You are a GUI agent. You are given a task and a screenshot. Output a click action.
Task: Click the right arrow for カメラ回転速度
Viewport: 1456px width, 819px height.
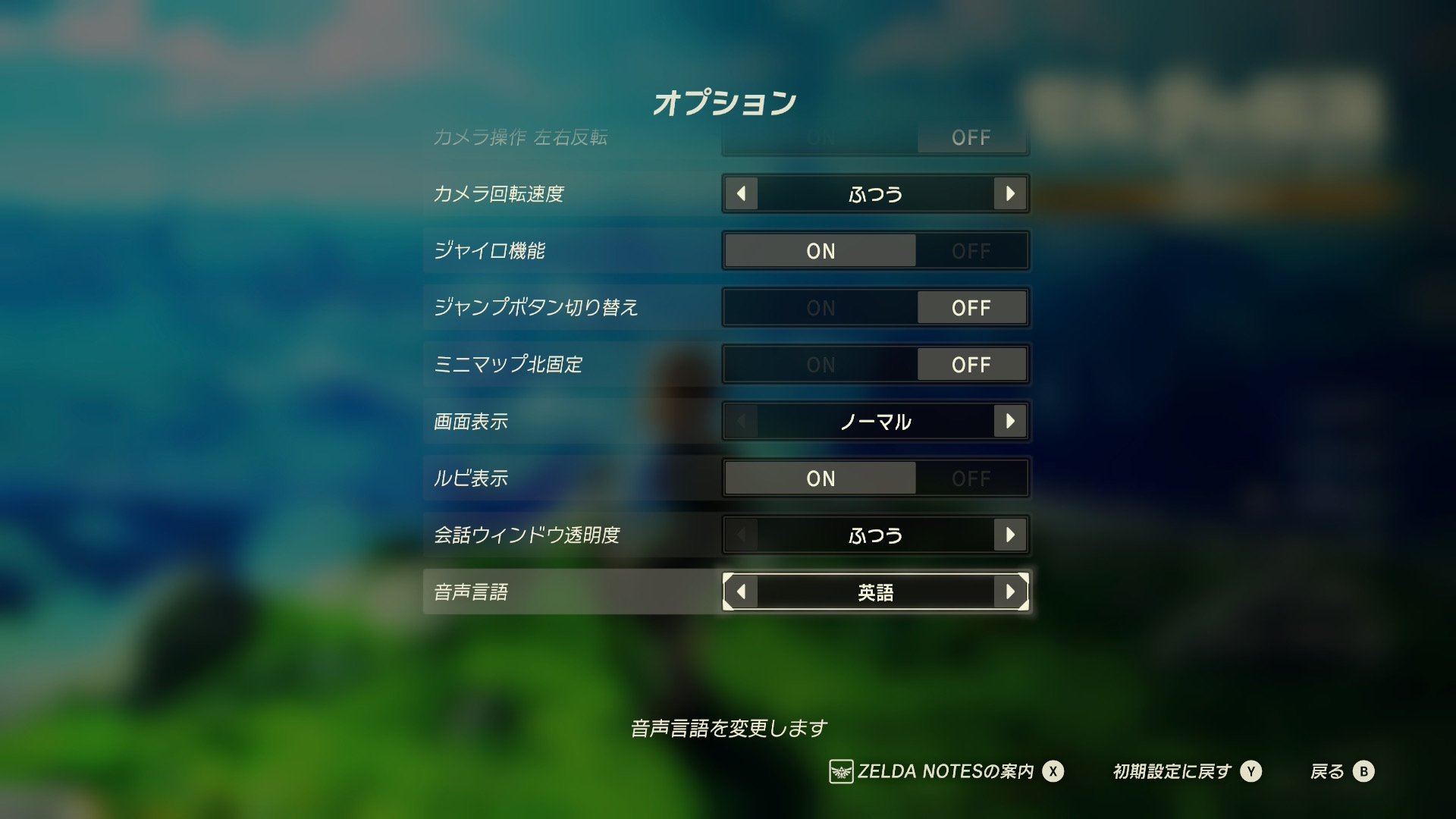coord(1010,193)
